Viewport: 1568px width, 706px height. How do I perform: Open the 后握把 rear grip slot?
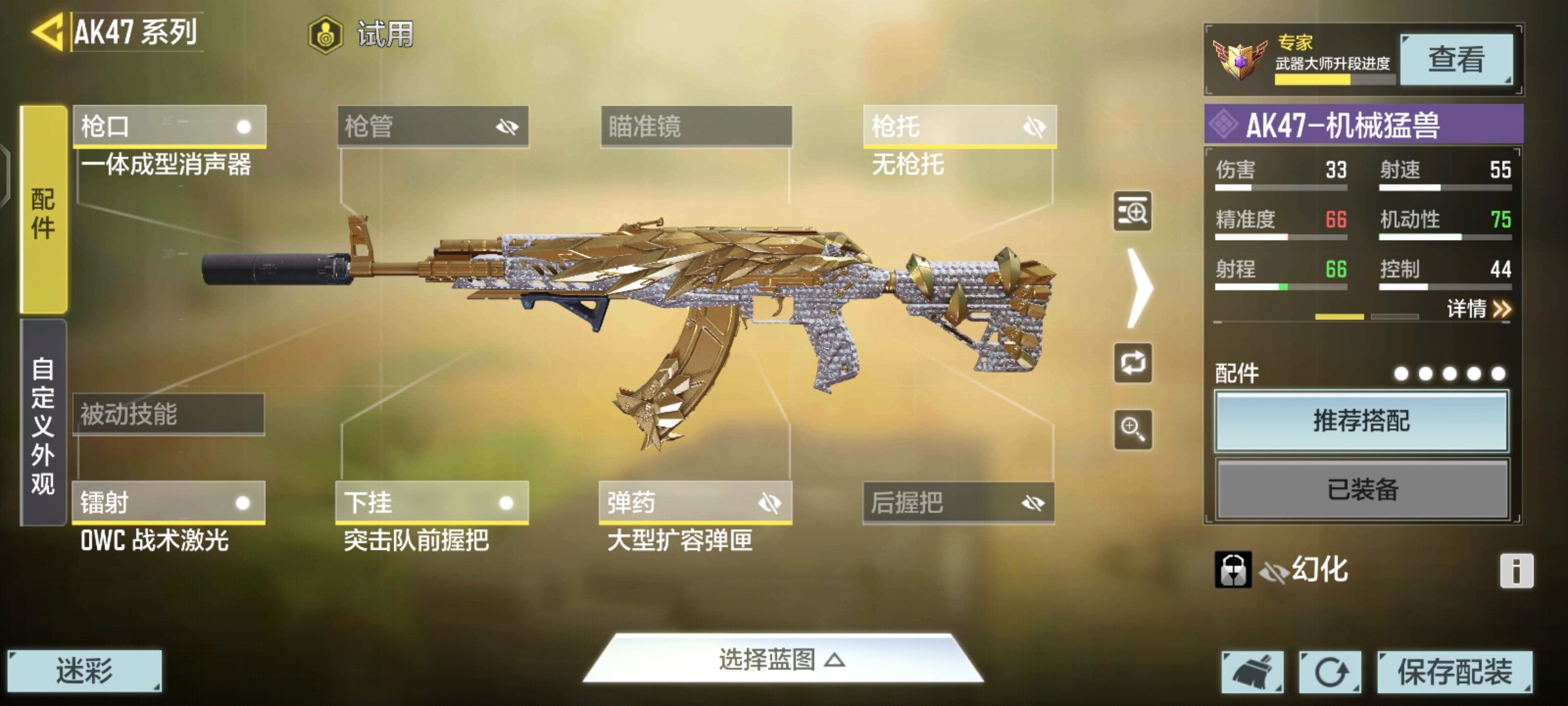point(958,503)
